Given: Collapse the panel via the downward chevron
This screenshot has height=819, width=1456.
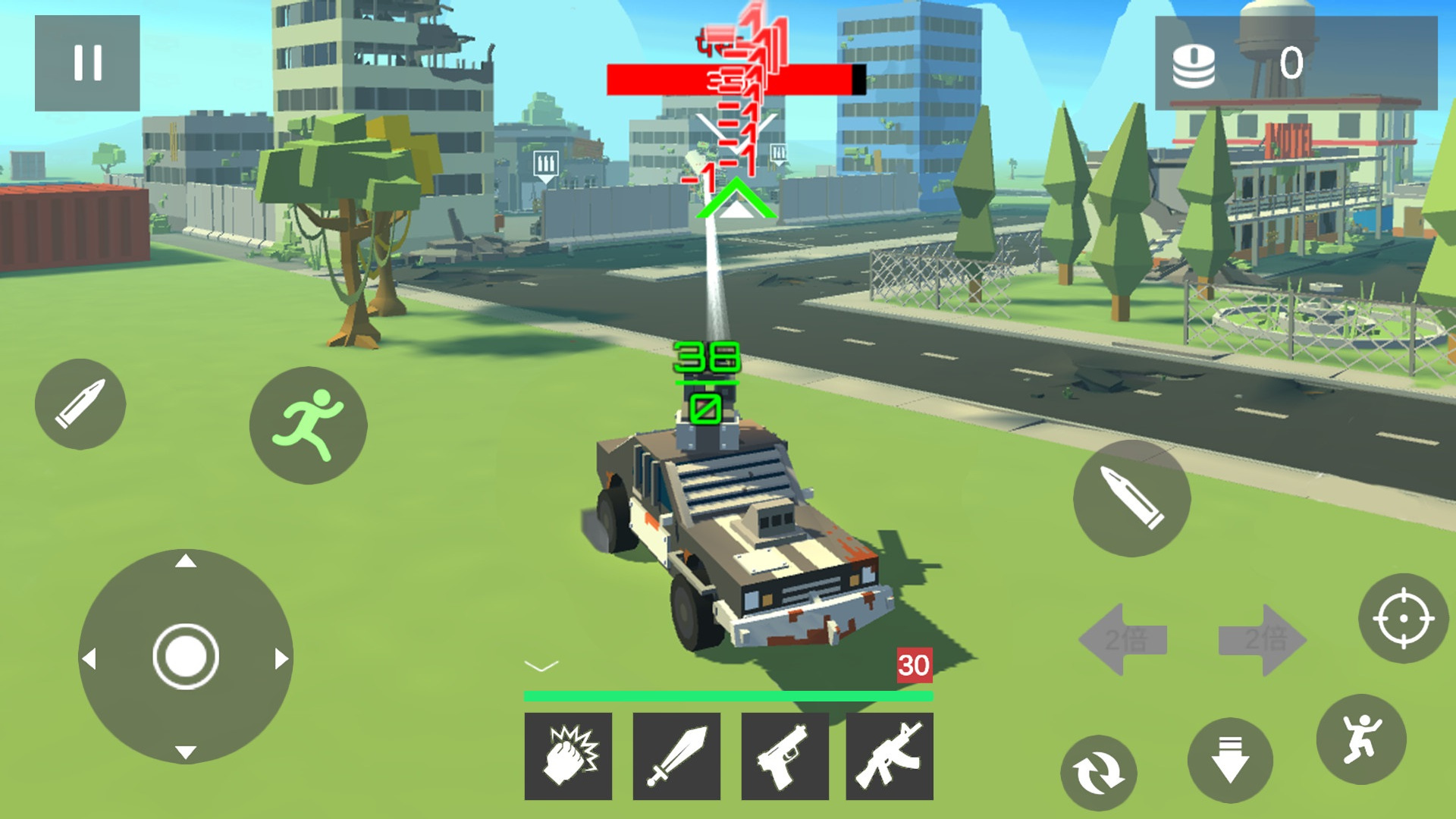Looking at the screenshot, I should pos(540,666).
